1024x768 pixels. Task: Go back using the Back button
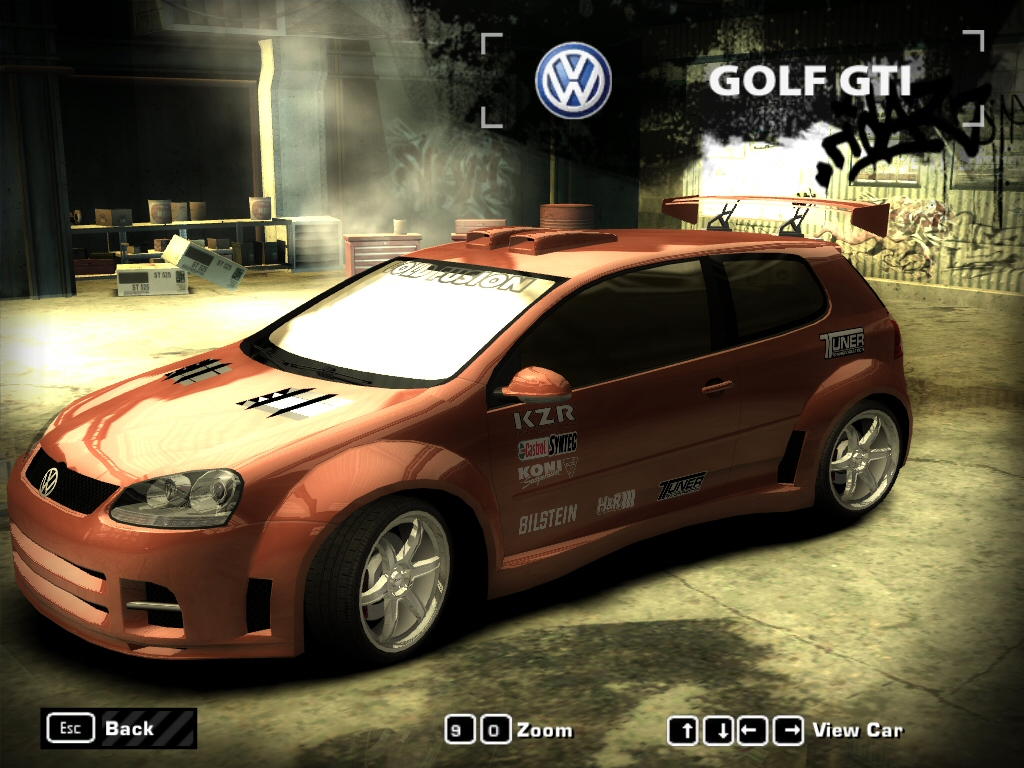[x=118, y=728]
